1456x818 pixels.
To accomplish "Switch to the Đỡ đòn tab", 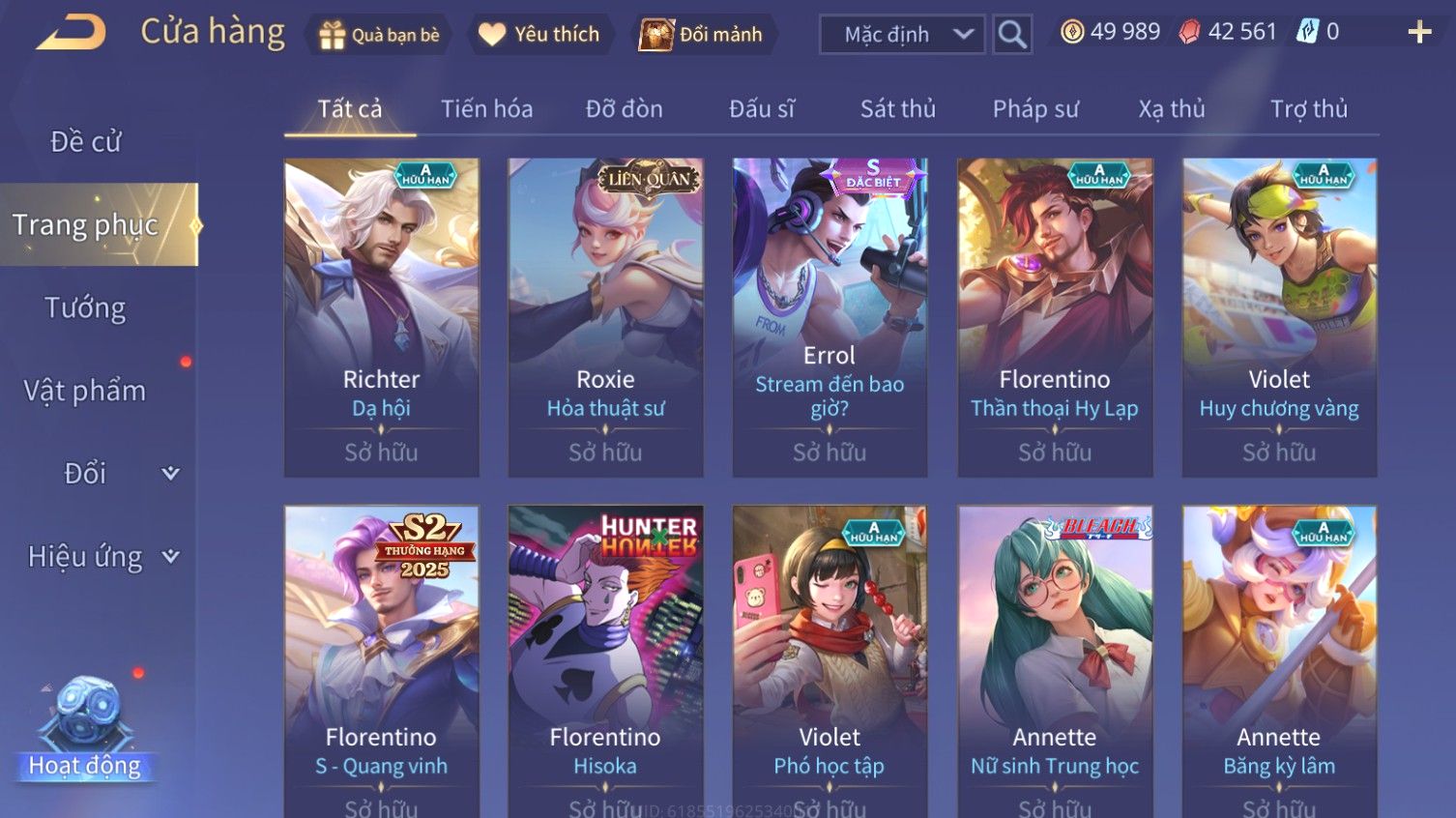I will (x=624, y=109).
